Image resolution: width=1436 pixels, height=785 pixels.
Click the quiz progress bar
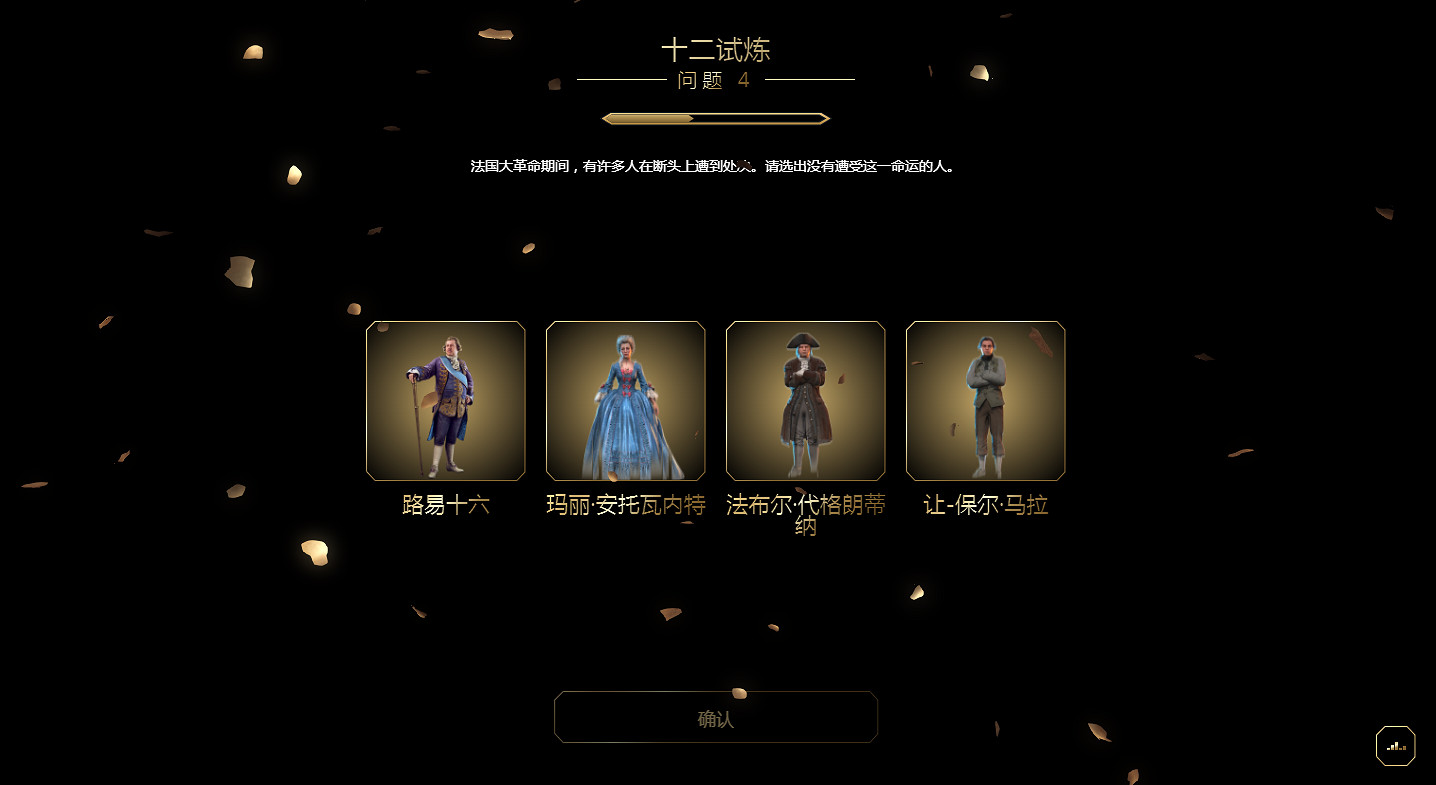(715, 118)
